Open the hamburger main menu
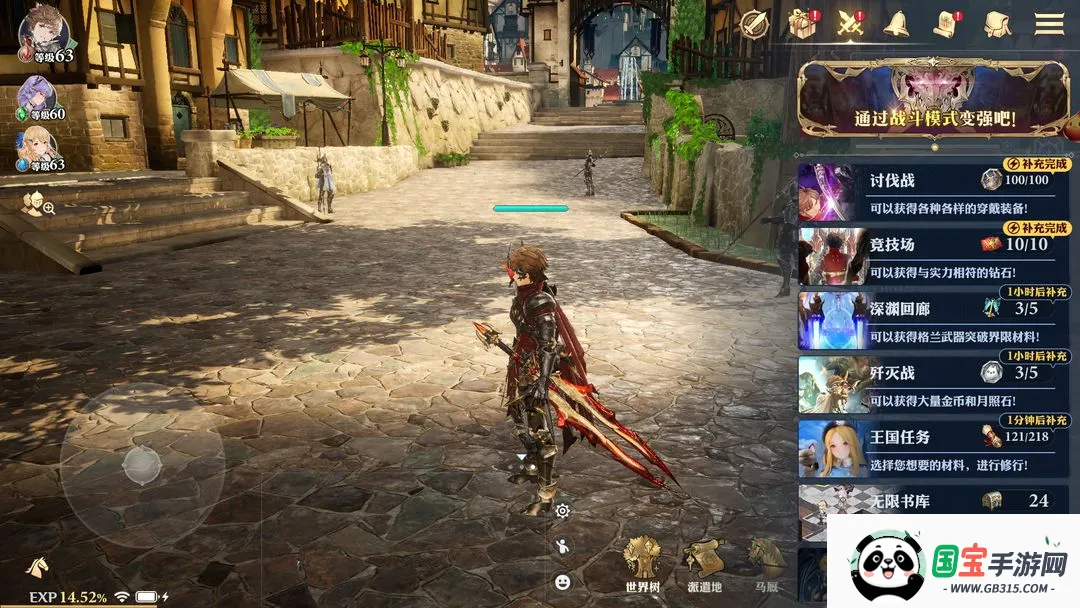The height and width of the screenshot is (608, 1080). [x=1049, y=23]
